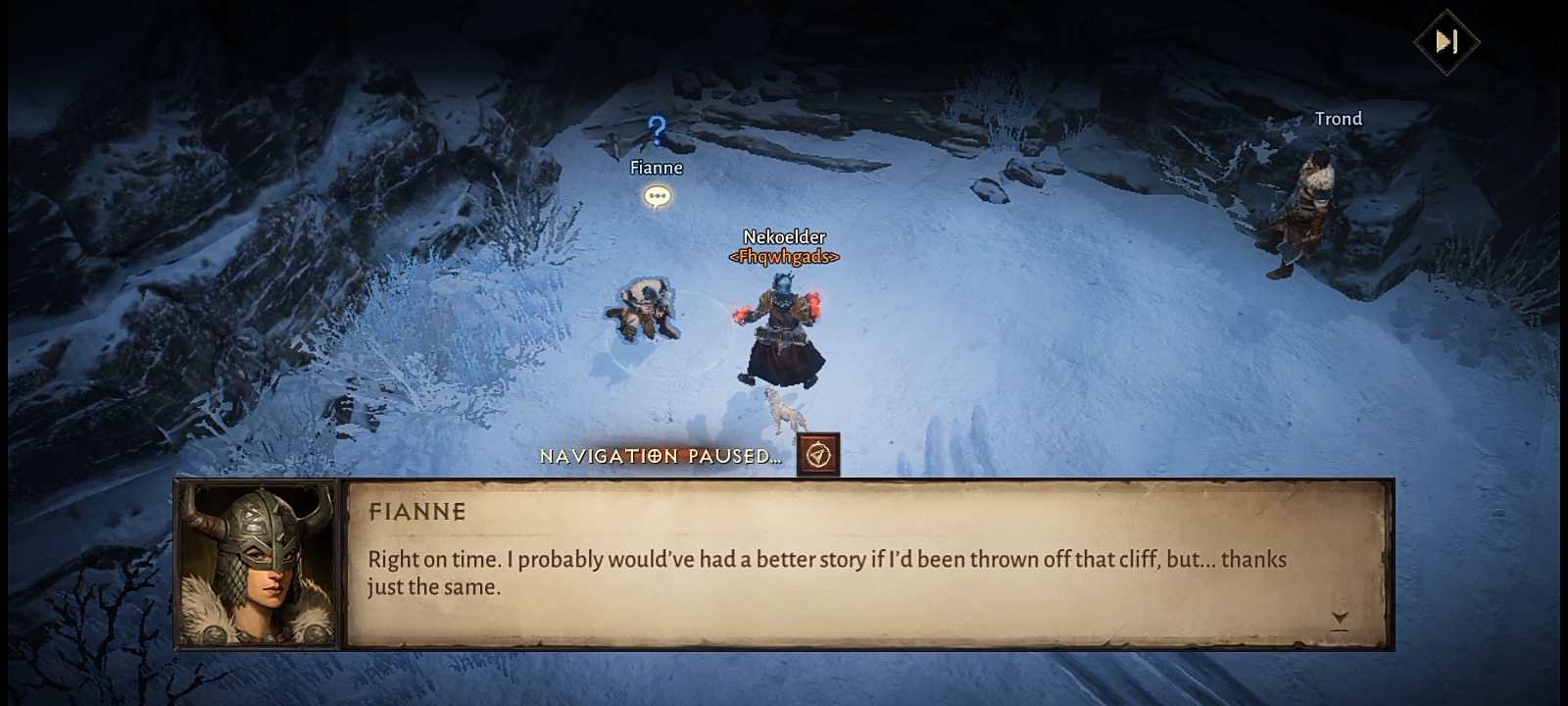Image resolution: width=1568 pixels, height=706 pixels.
Task: Resume navigation with the compass icon
Action: click(818, 455)
